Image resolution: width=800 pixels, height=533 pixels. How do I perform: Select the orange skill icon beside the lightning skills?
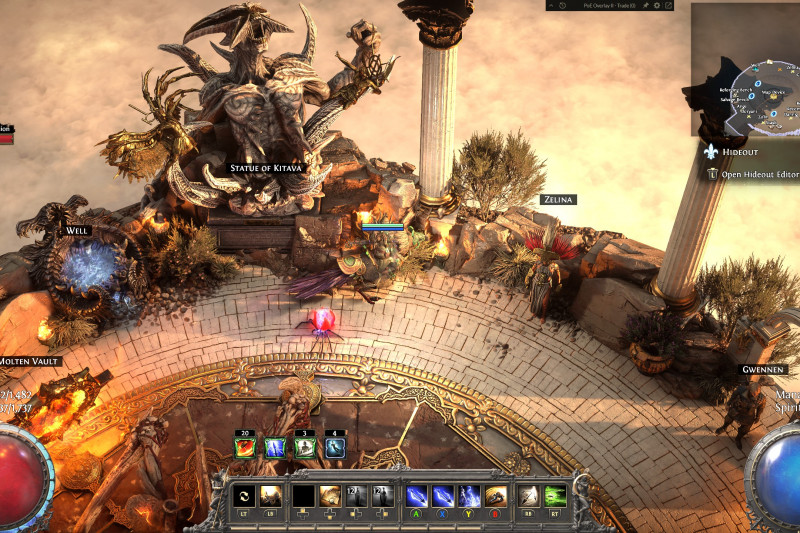click(x=496, y=495)
